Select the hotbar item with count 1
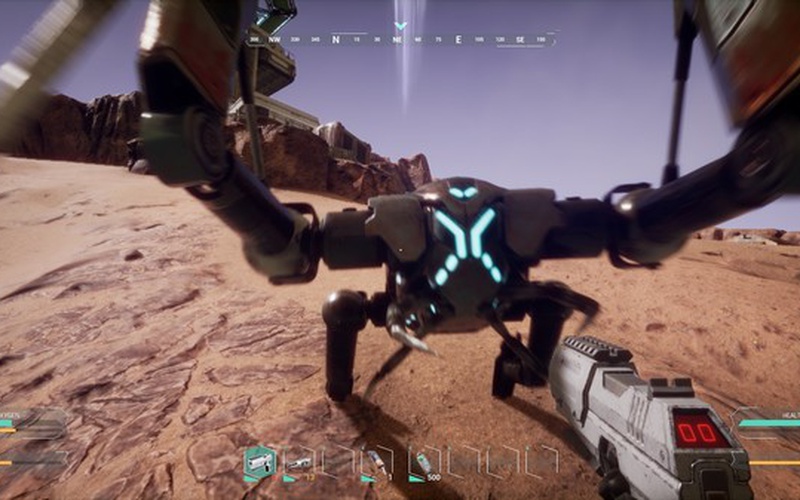800x500 pixels. click(377, 461)
